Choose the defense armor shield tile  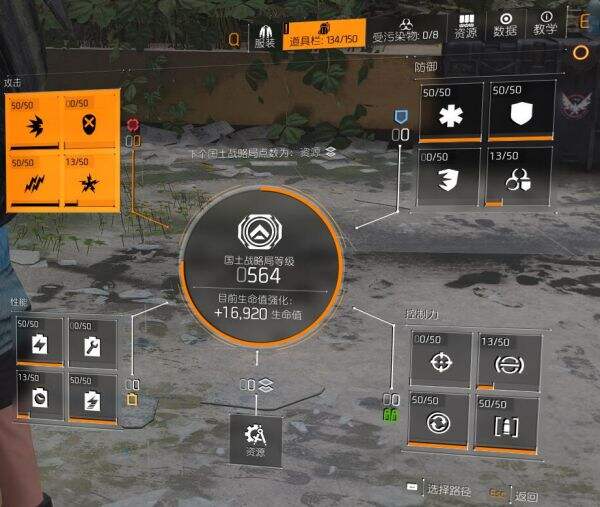[x=518, y=113]
